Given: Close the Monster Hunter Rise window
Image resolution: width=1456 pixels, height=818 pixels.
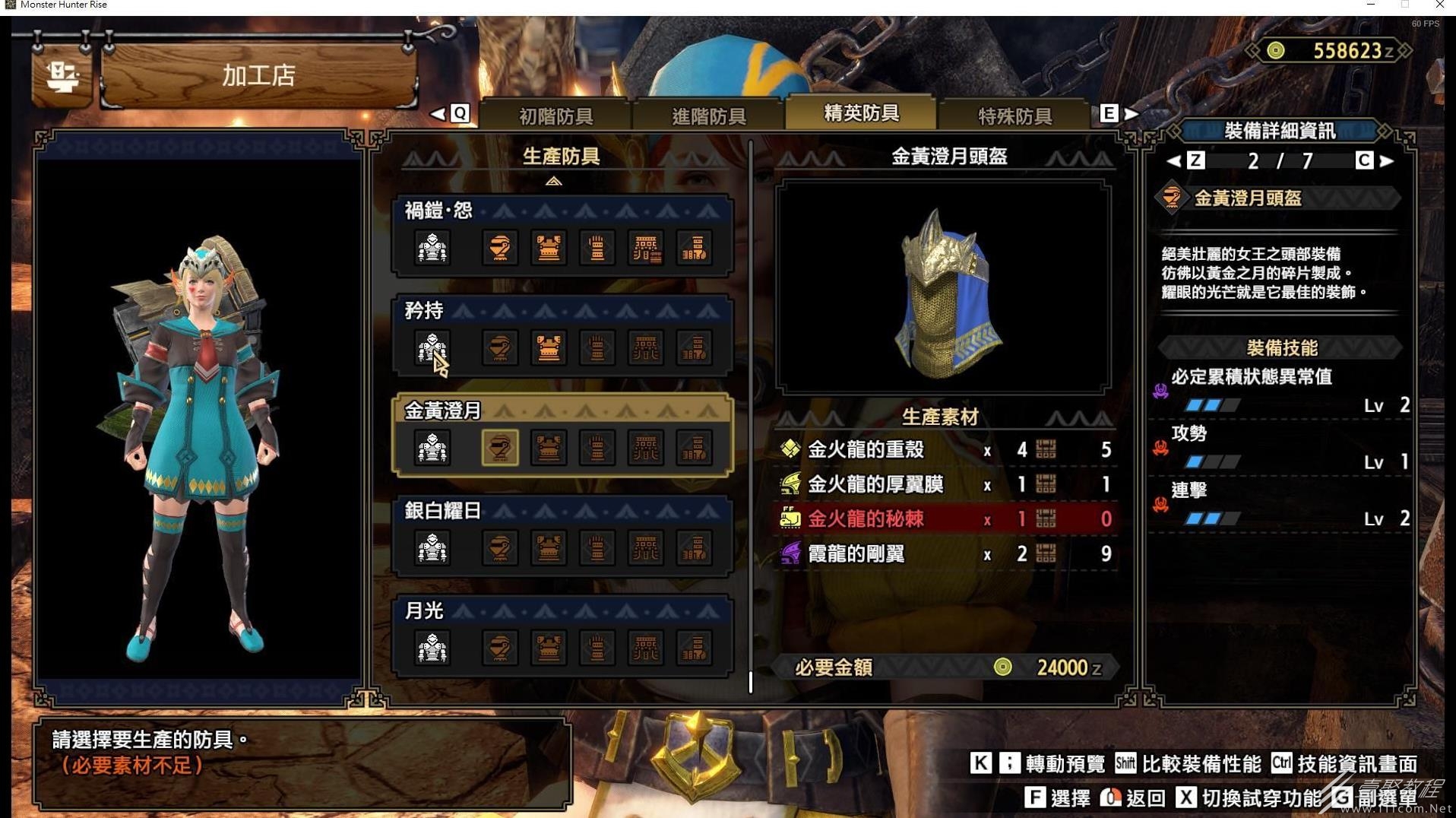Looking at the screenshot, I should 1439,5.
